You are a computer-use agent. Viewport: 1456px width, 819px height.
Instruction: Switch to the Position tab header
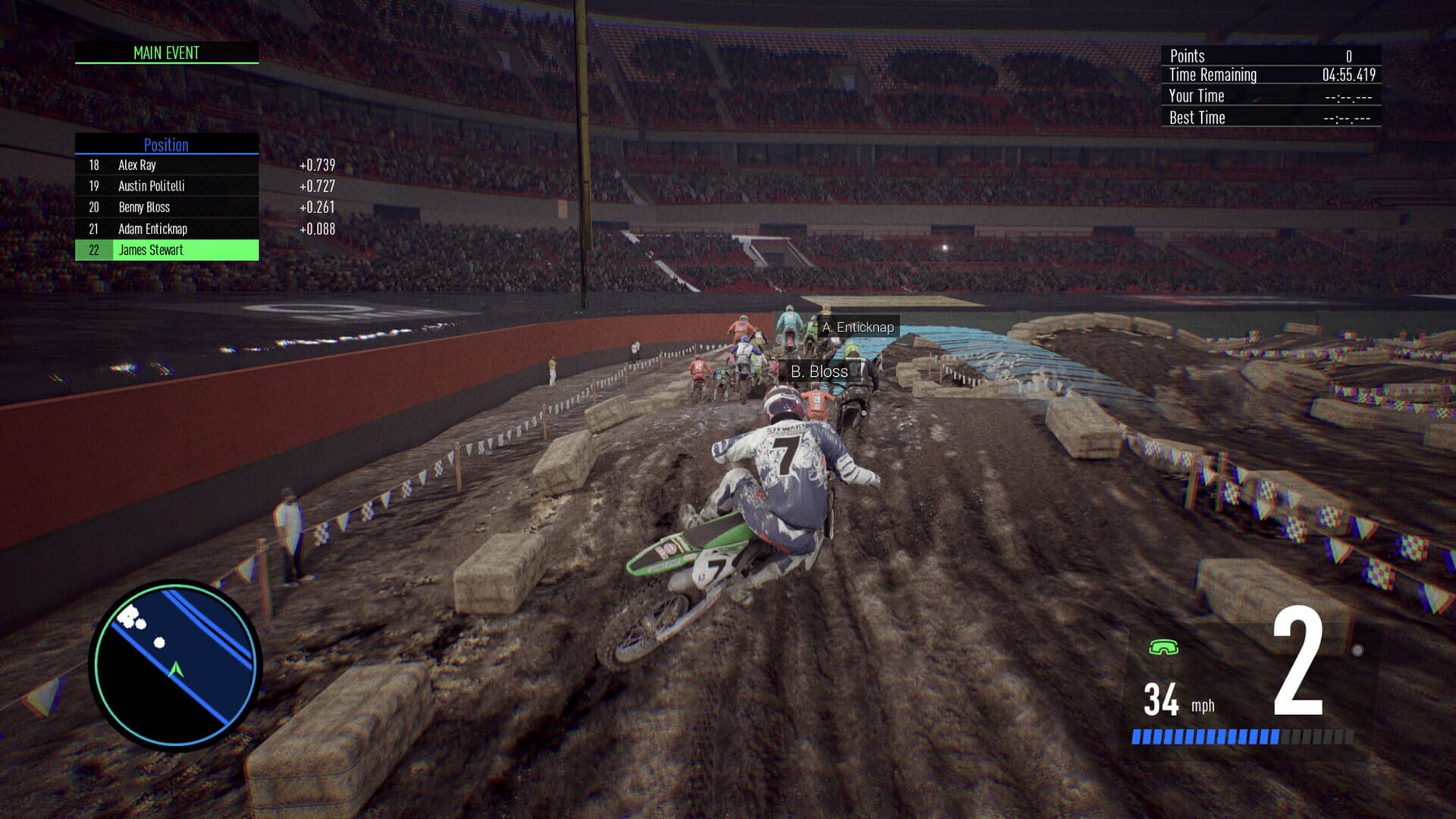coord(165,145)
